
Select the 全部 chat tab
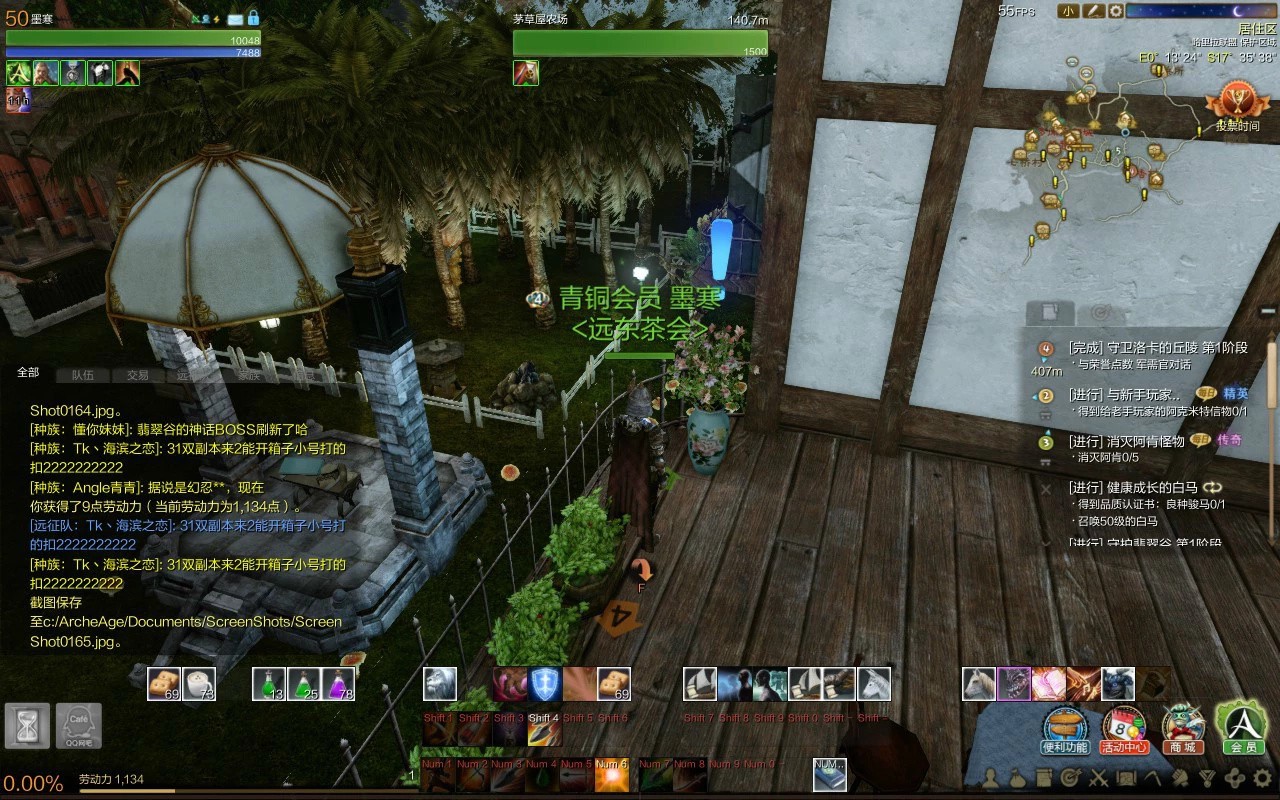(28, 372)
